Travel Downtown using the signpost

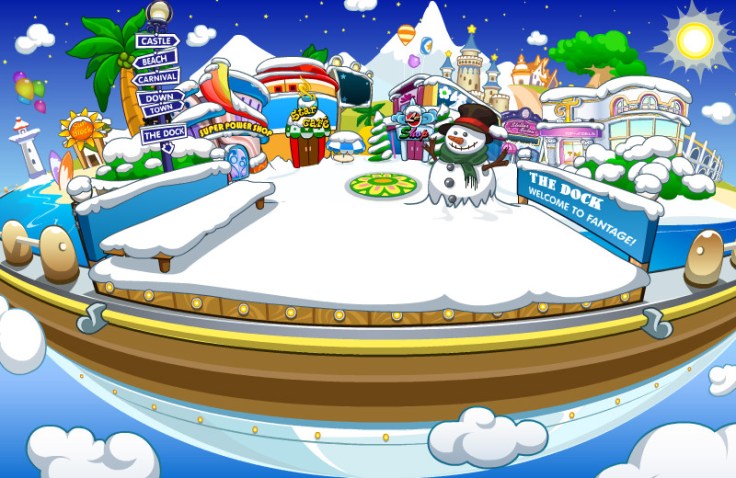point(161,103)
